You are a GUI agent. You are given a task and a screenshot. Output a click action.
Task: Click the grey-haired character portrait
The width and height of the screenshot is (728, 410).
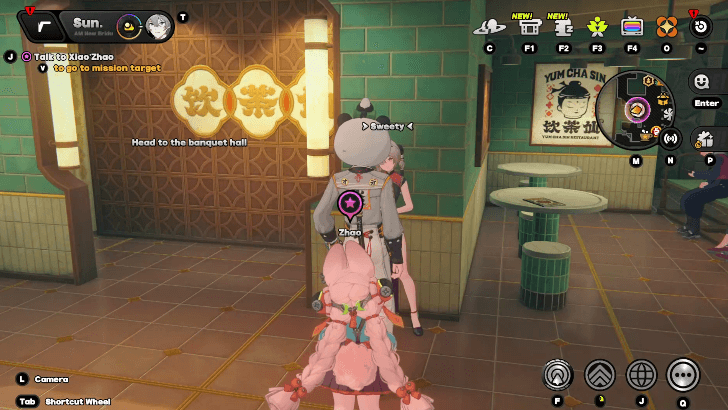click(x=157, y=26)
